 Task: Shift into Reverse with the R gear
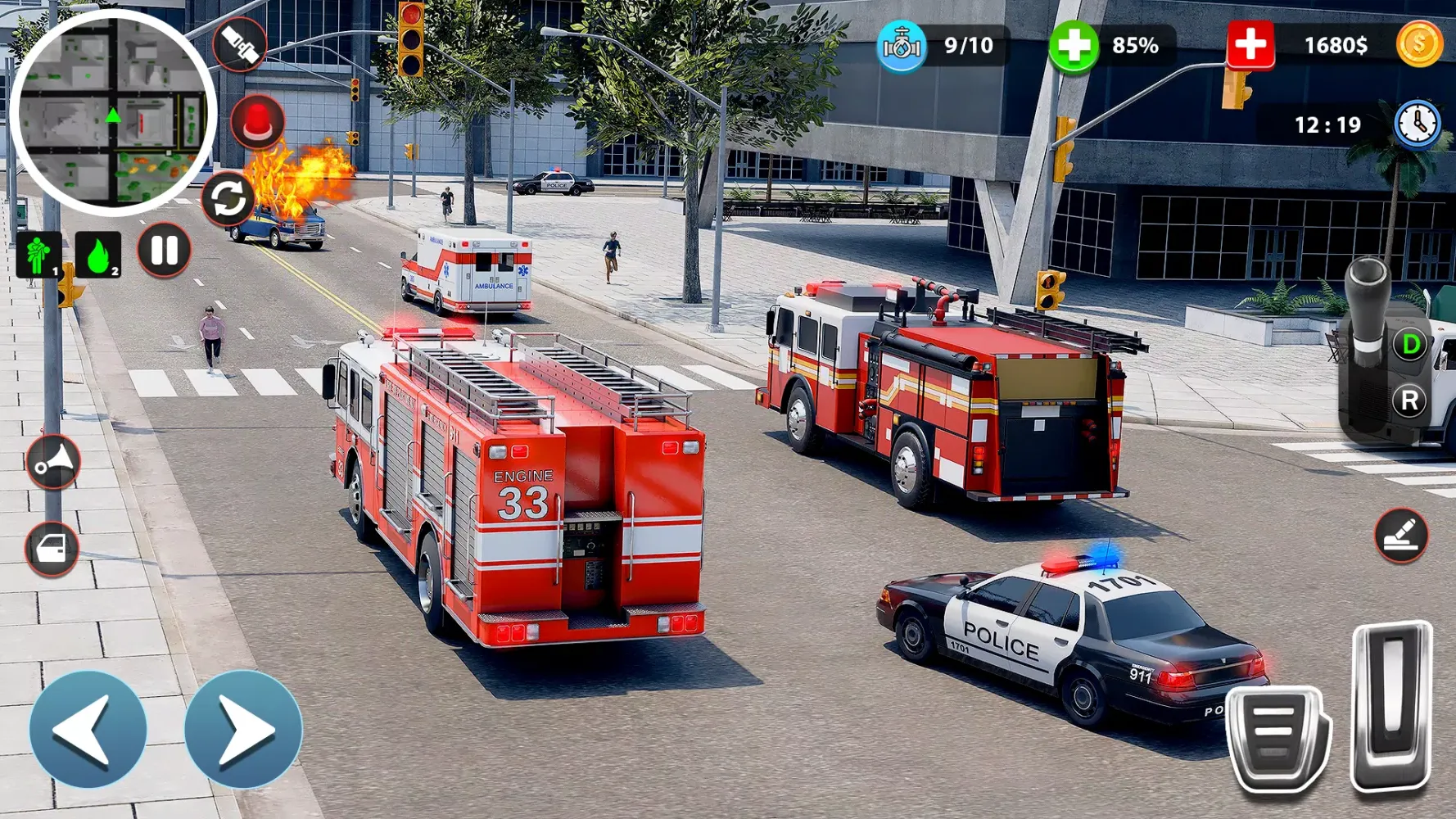point(1410,401)
